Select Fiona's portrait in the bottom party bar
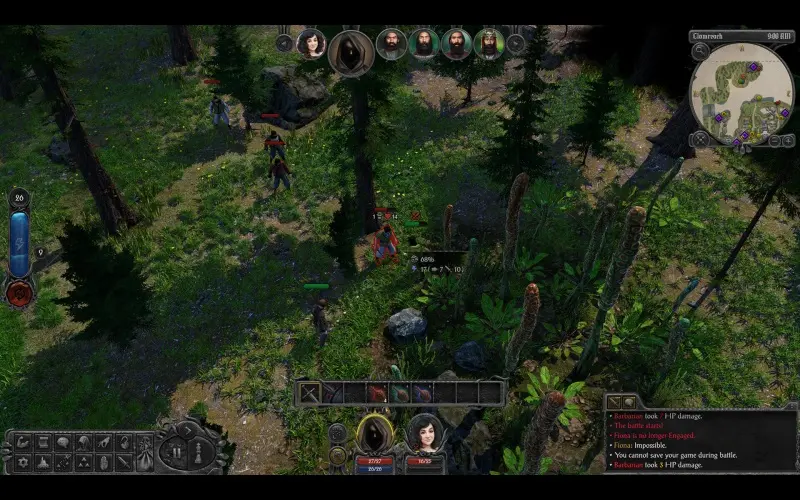The image size is (800, 500). pyautogui.click(x=424, y=434)
